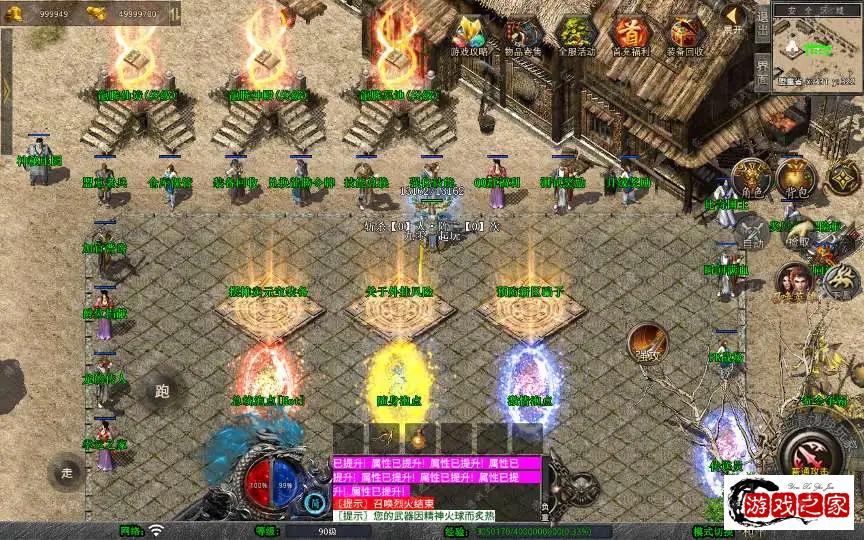864x540 pixels.
Task: Collapse the top menu with the arrow
Action: 735,18
